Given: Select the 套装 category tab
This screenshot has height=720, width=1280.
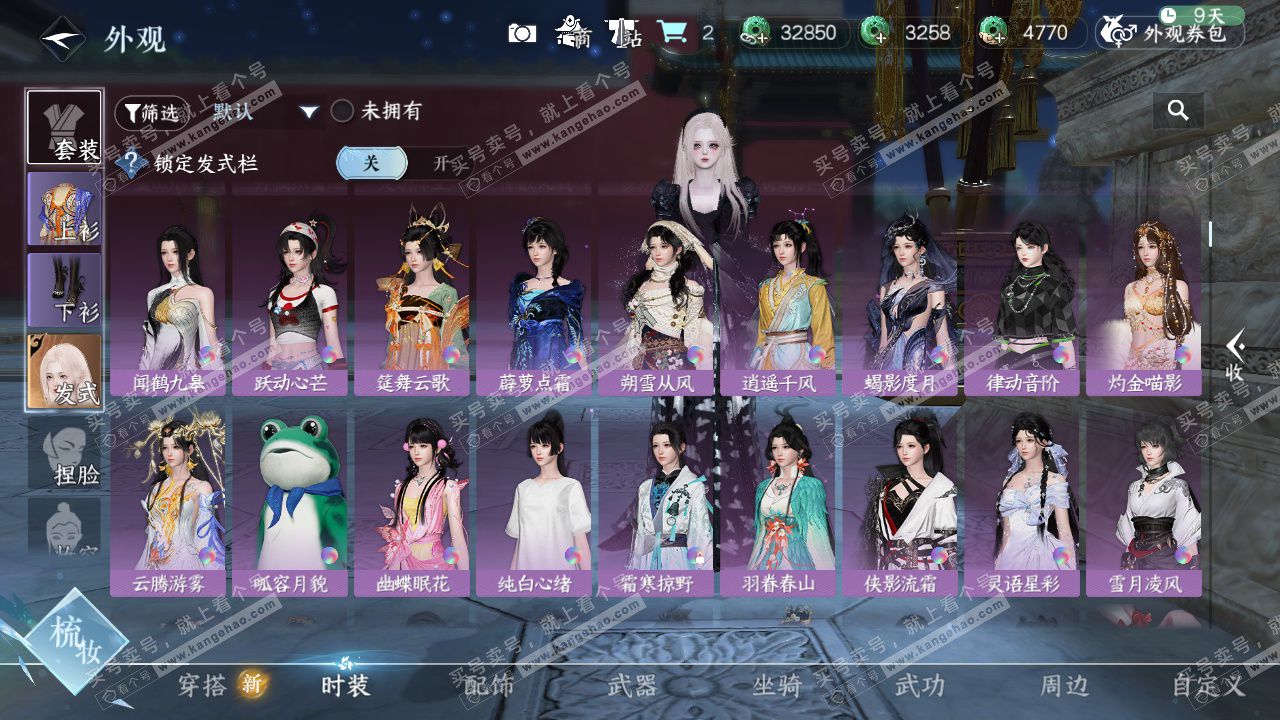Looking at the screenshot, I should pos(64,128).
